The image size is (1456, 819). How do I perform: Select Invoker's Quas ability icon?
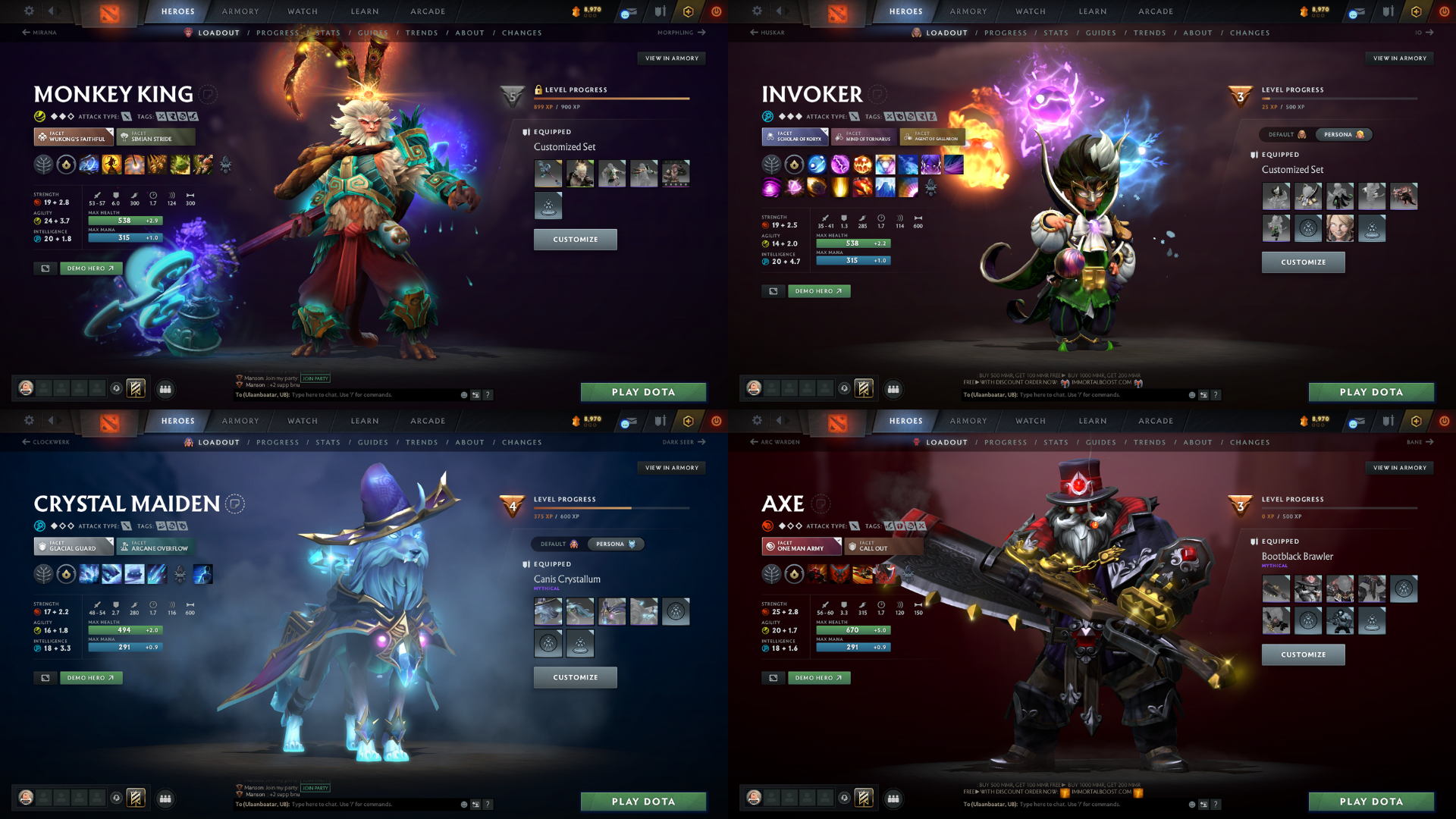click(817, 164)
